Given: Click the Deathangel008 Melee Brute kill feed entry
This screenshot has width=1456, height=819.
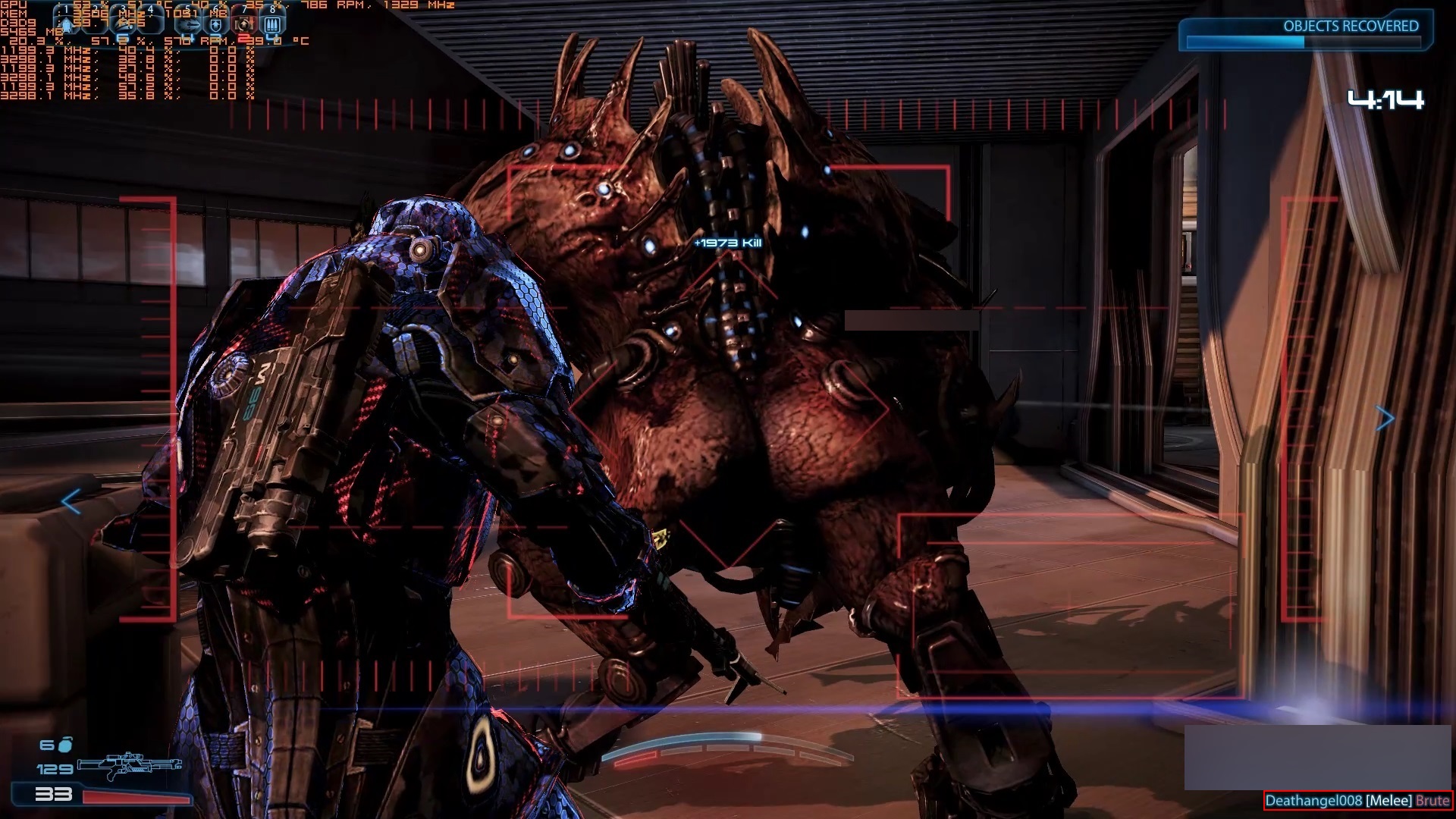Looking at the screenshot, I should [x=1357, y=801].
